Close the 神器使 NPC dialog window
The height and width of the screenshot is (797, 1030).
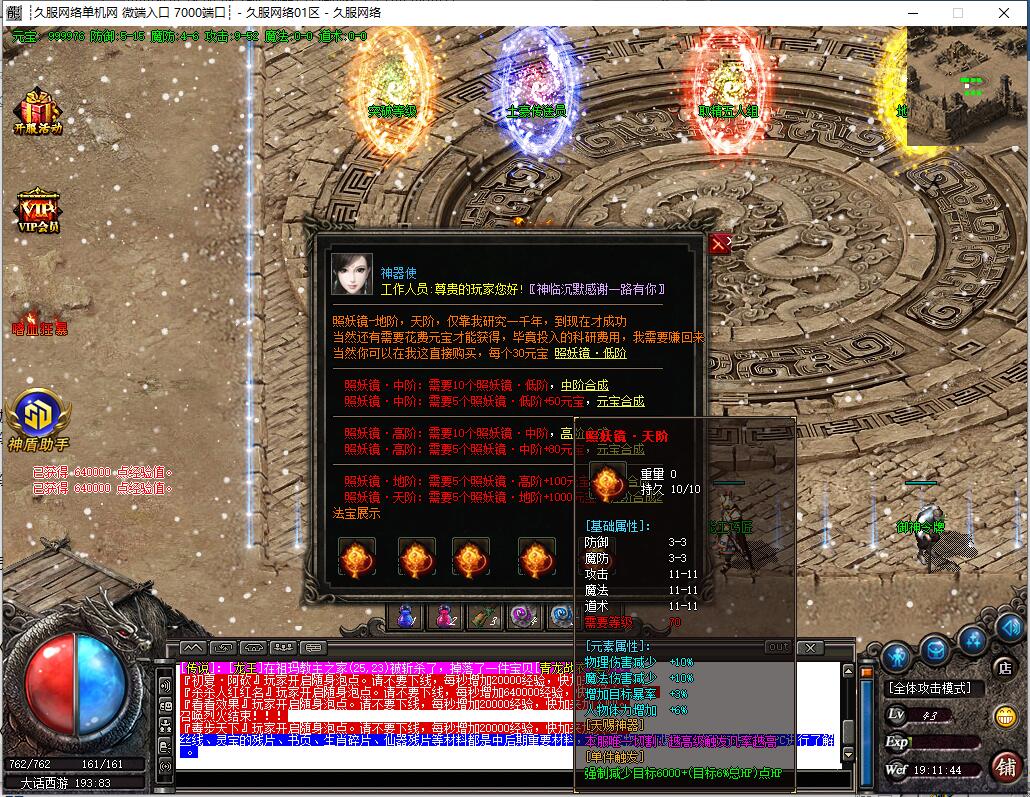tap(718, 243)
